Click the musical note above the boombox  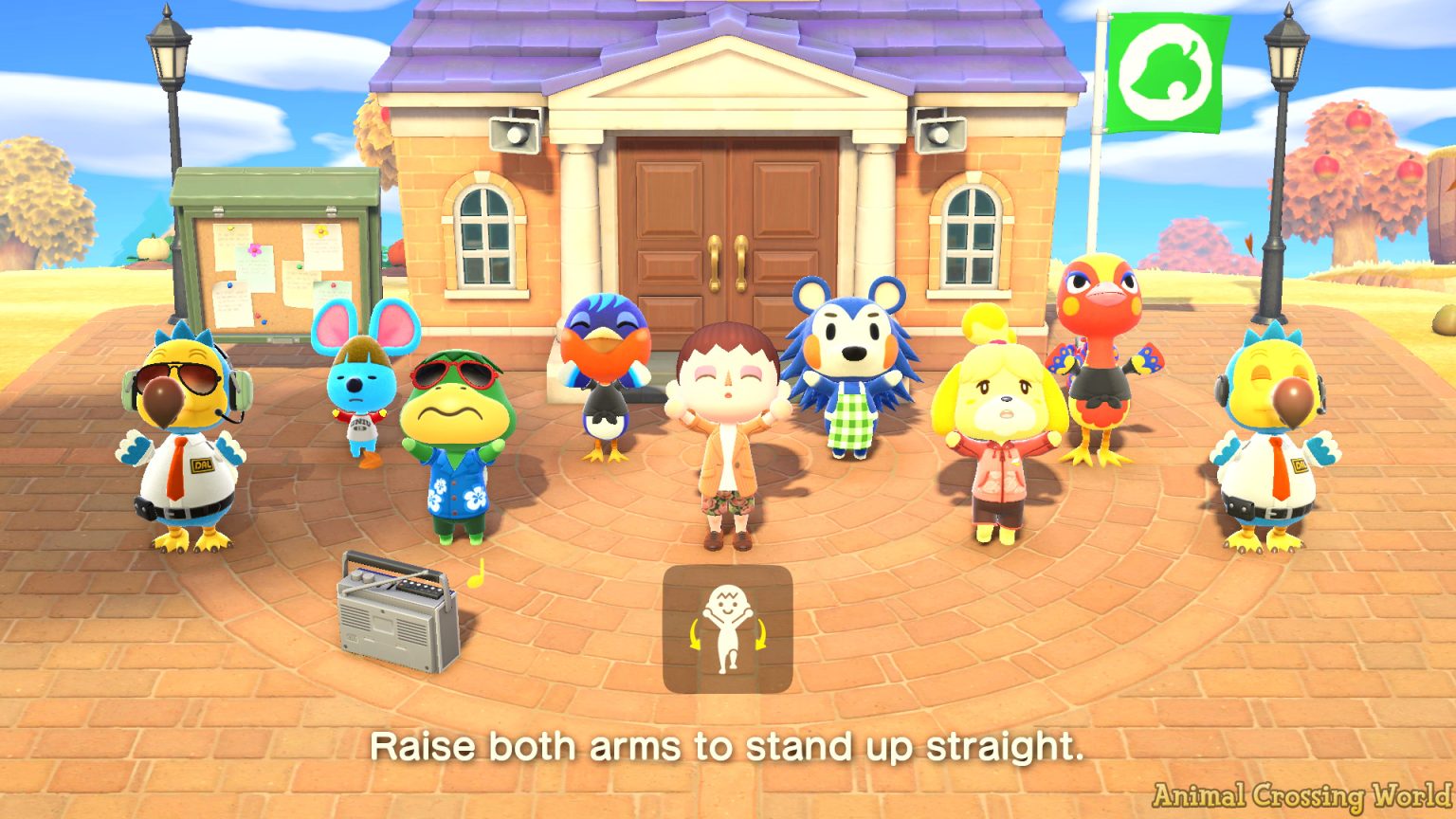(x=476, y=573)
